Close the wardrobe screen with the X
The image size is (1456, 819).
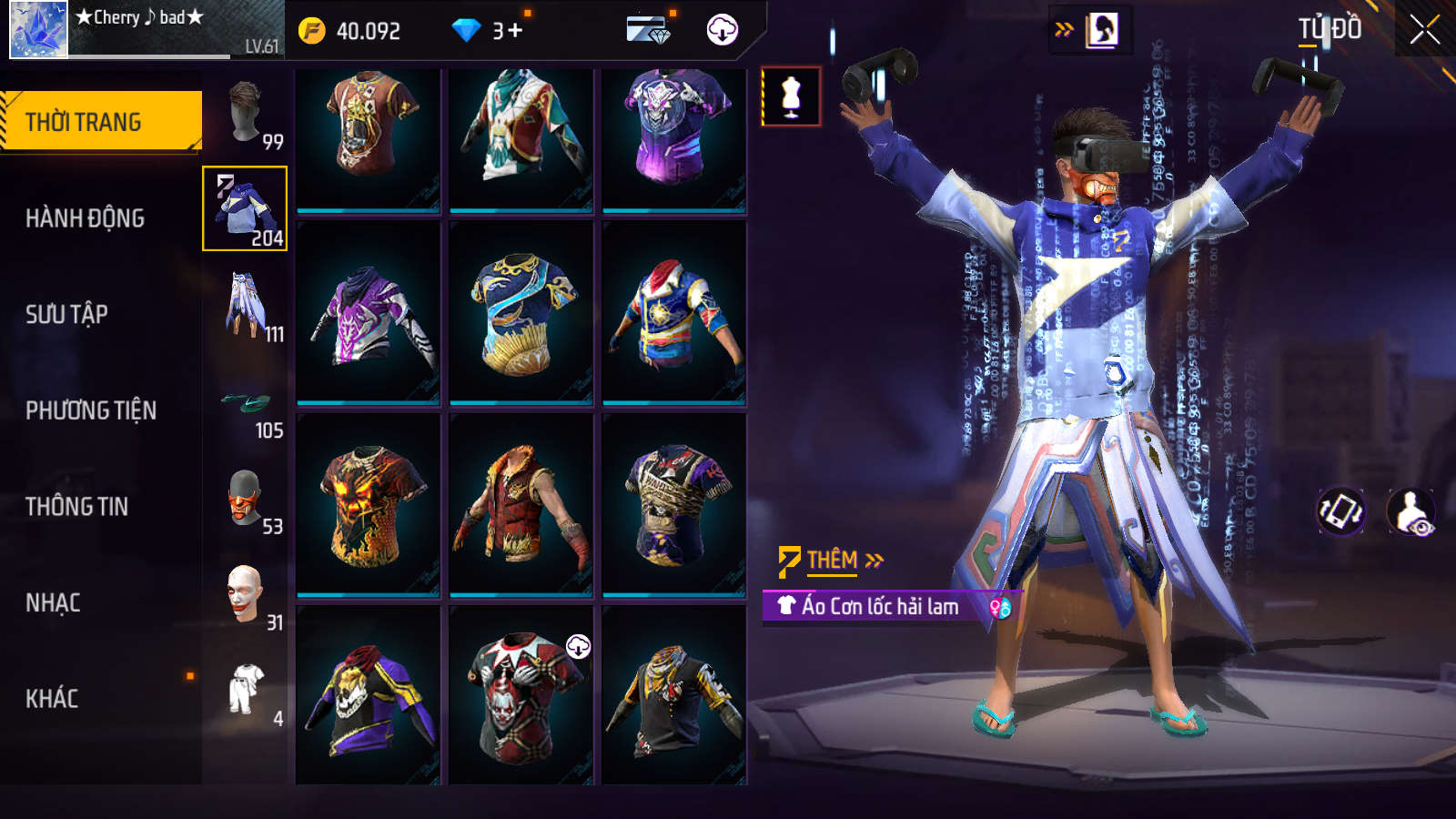pos(1424,30)
